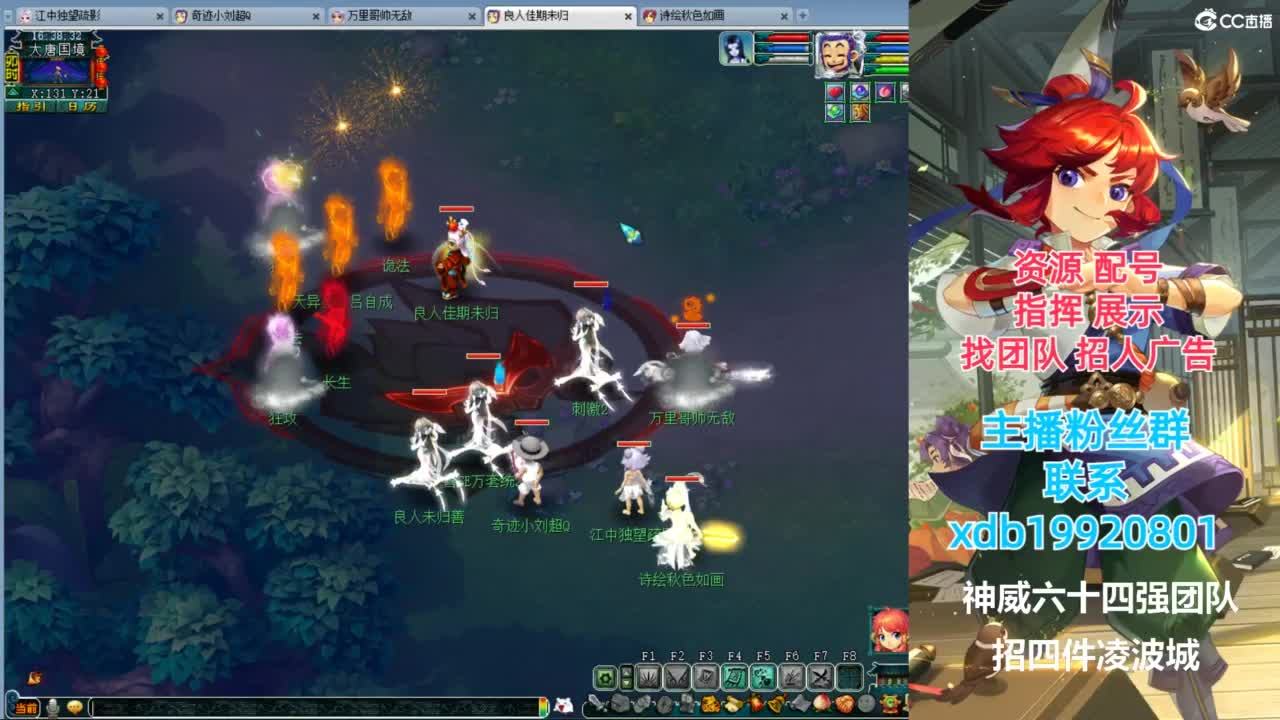The width and height of the screenshot is (1280, 720).
Task: Click the sword icon on the item quickbar
Action: (596, 703)
